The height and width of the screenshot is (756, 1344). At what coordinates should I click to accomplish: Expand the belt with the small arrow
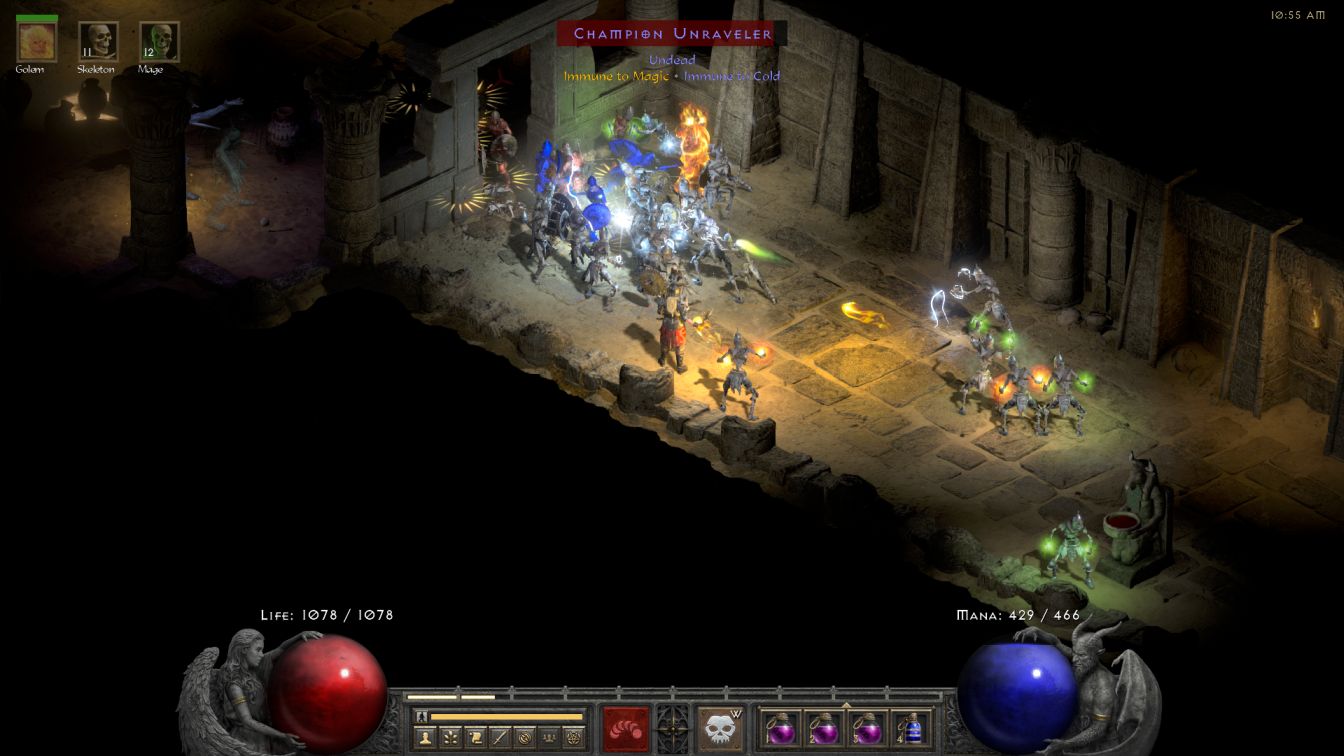pyautogui.click(x=846, y=705)
